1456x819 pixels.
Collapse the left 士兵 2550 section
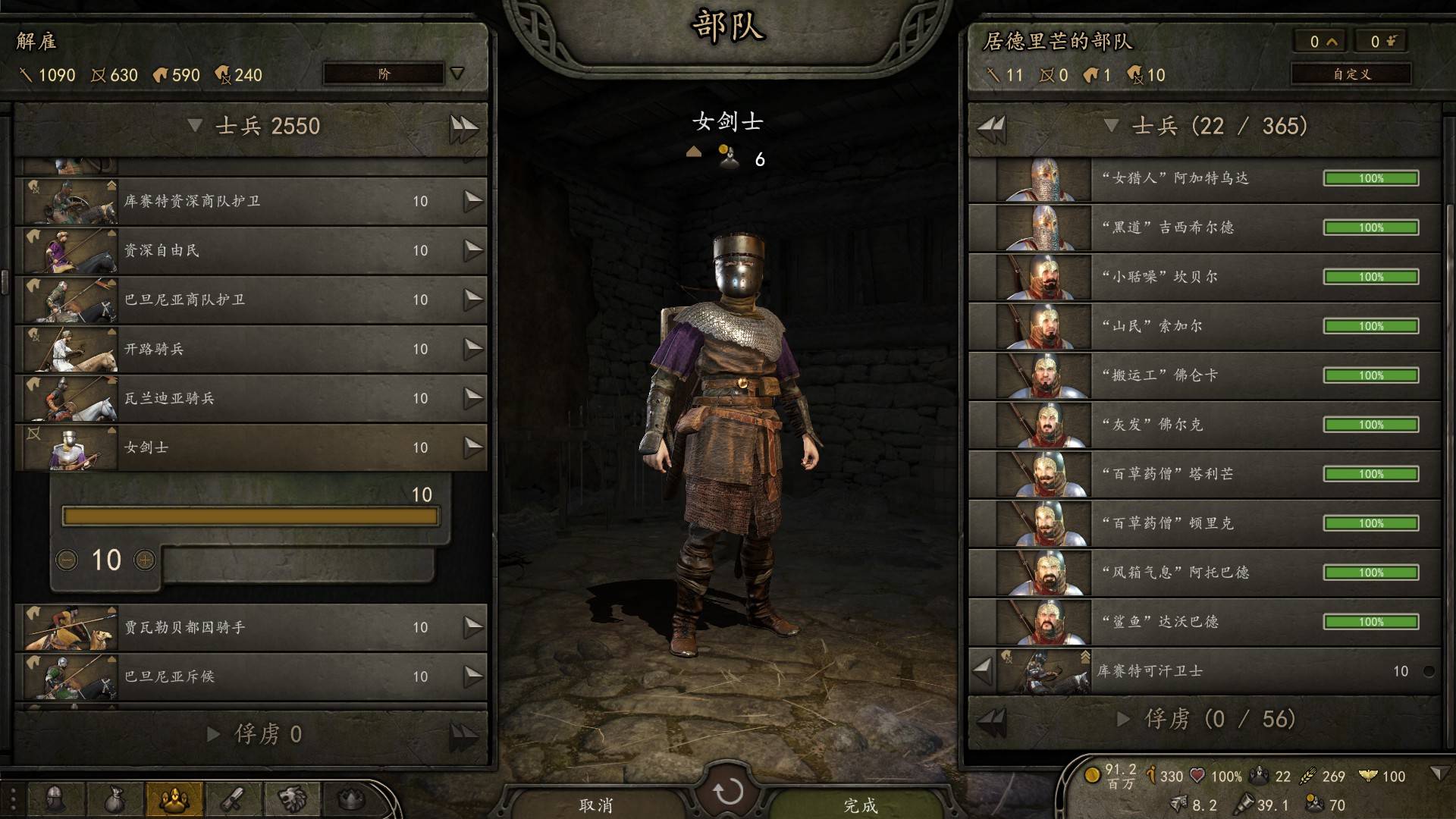pos(195,126)
